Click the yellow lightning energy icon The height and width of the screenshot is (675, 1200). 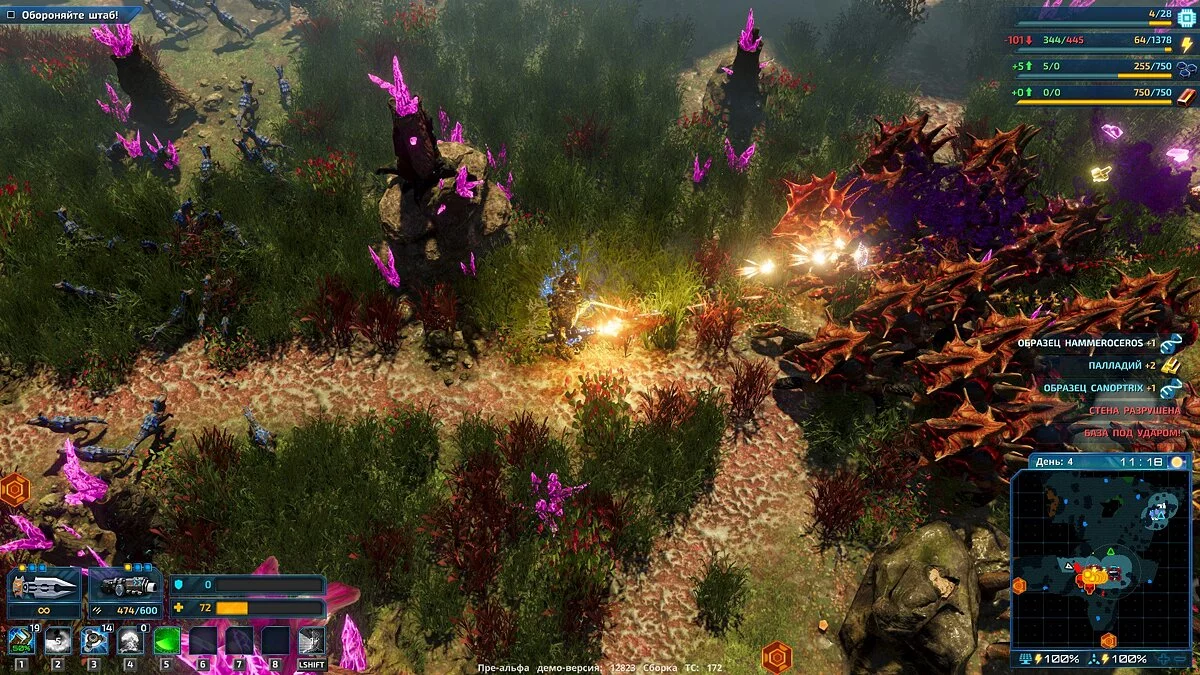[x=1186, y=43]
